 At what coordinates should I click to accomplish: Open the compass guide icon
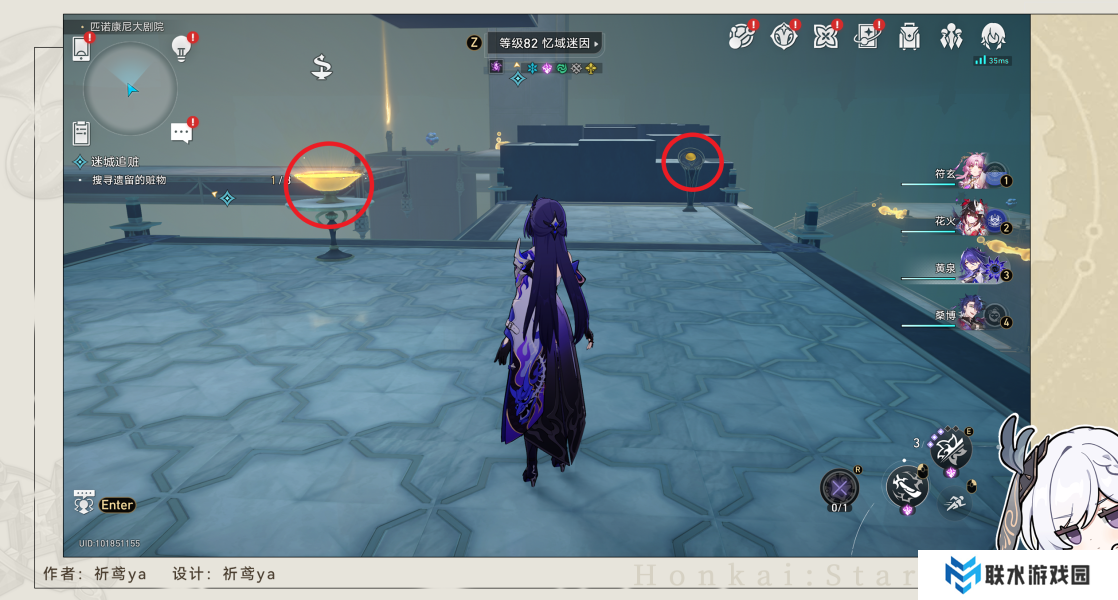784,37
